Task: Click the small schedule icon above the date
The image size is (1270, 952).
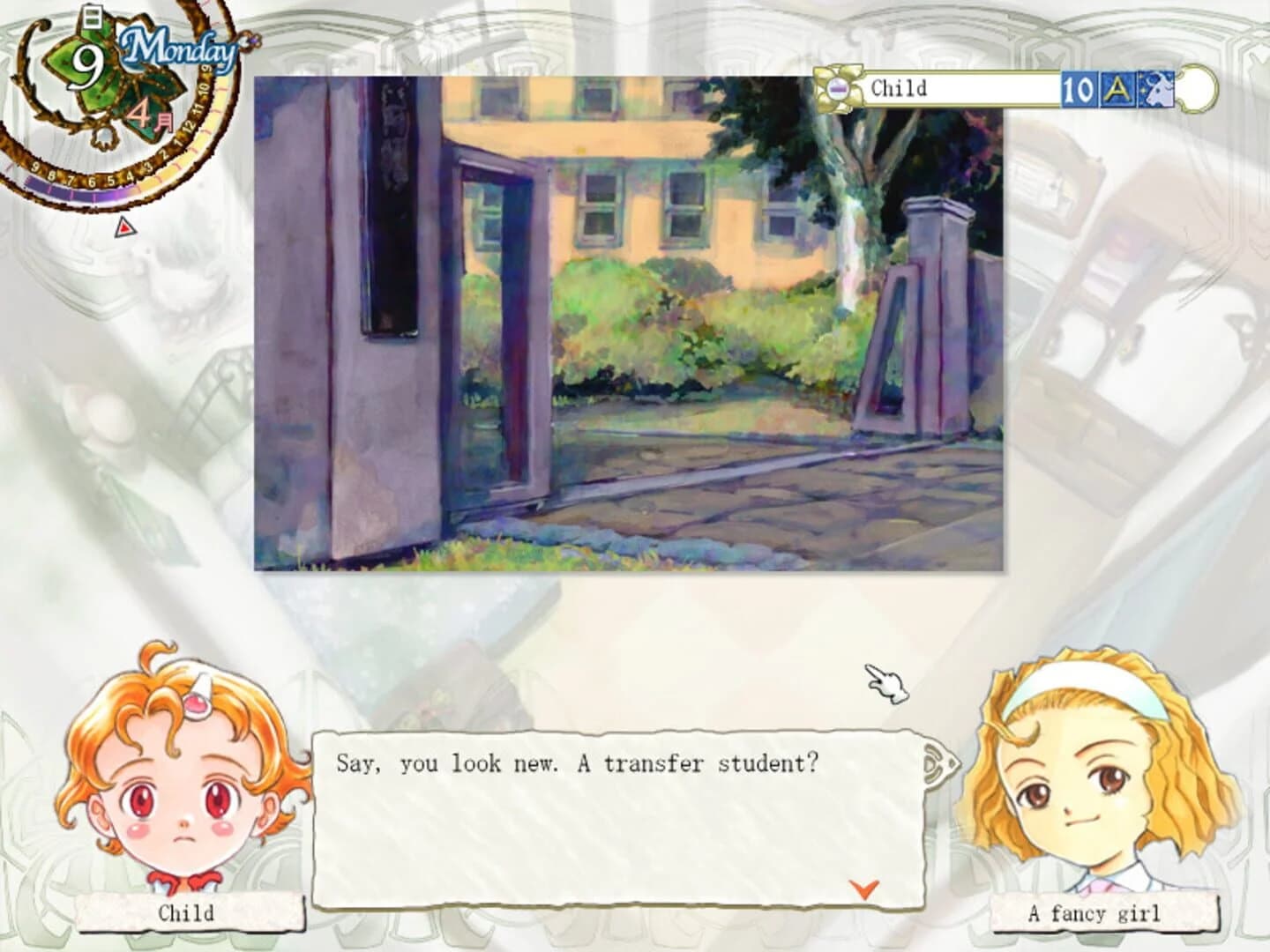Action: [x=91, y=18]
